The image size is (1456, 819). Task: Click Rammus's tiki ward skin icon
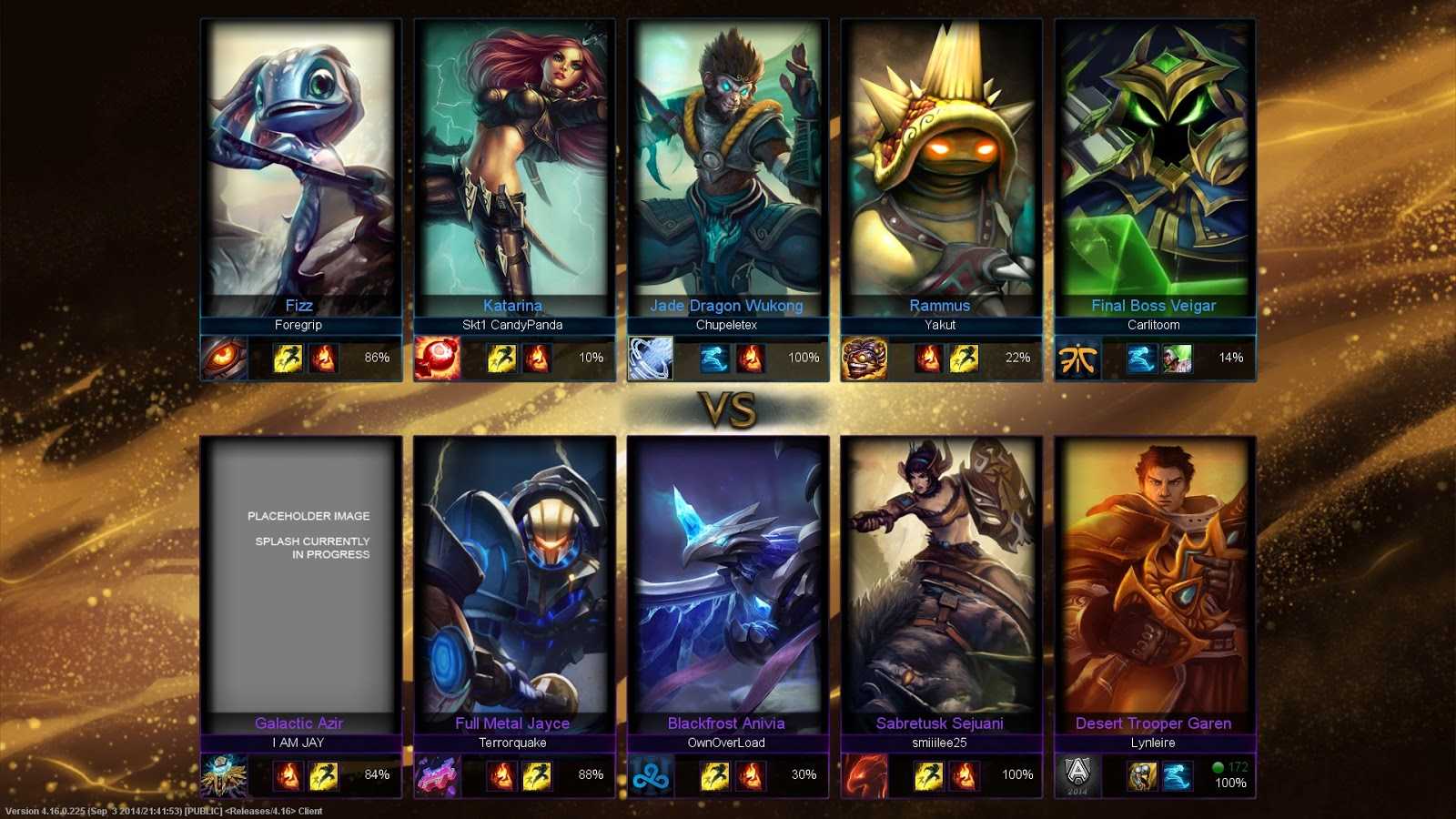(x=863, y=358)
